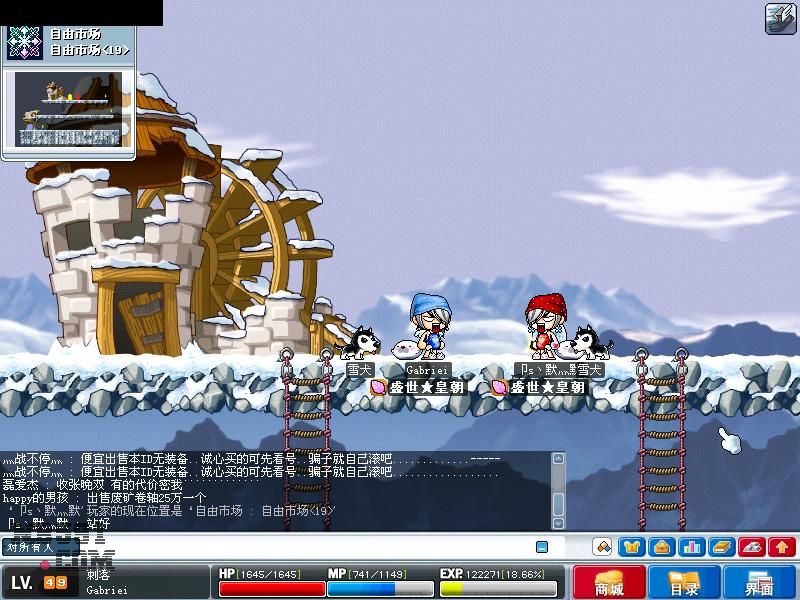The height and width of the screenshot is (600, 800).
Task: Click the red up-arrow quick slot toggle
Action: (x=782, y=547)
